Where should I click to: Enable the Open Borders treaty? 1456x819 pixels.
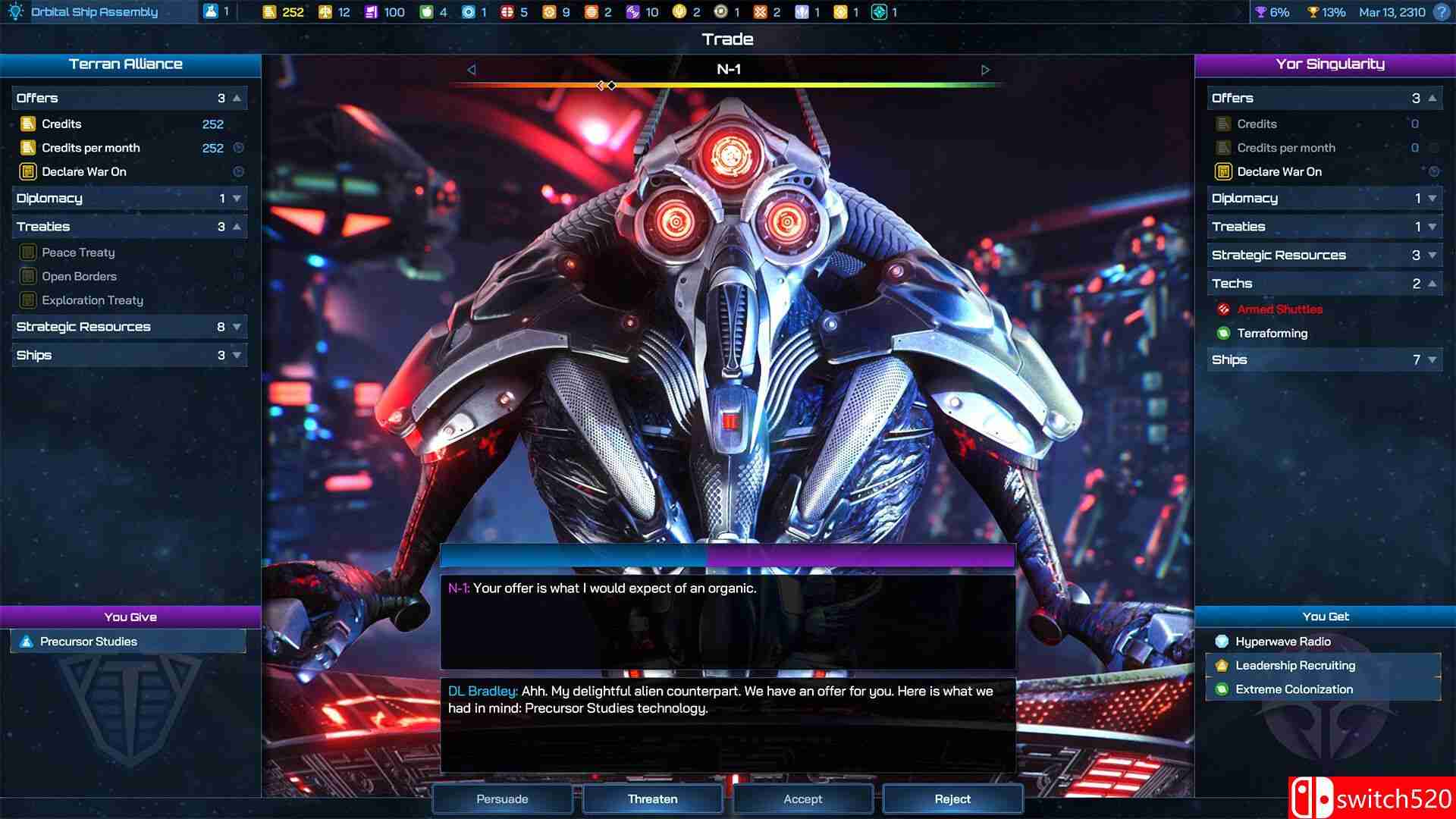29,276
